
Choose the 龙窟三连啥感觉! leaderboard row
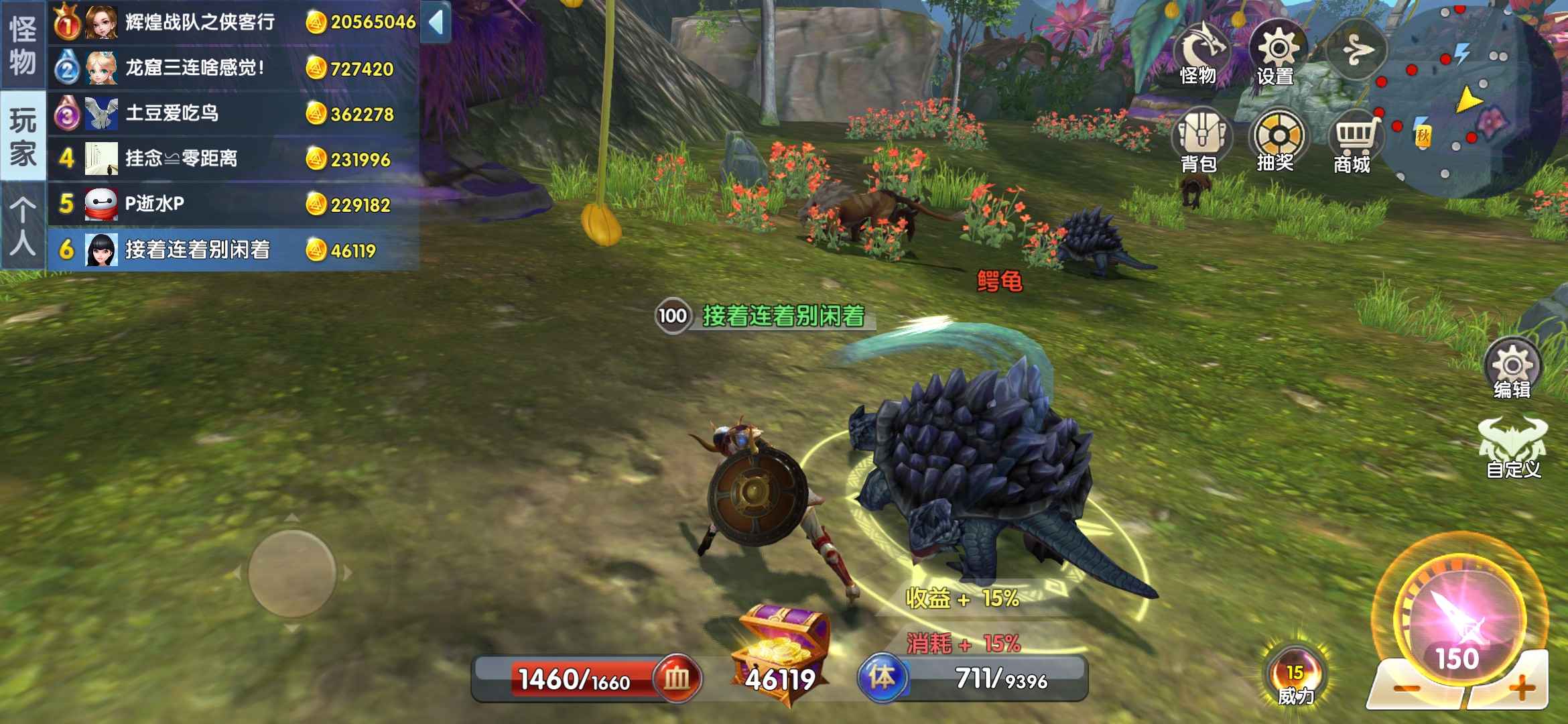tap(233, 68)
